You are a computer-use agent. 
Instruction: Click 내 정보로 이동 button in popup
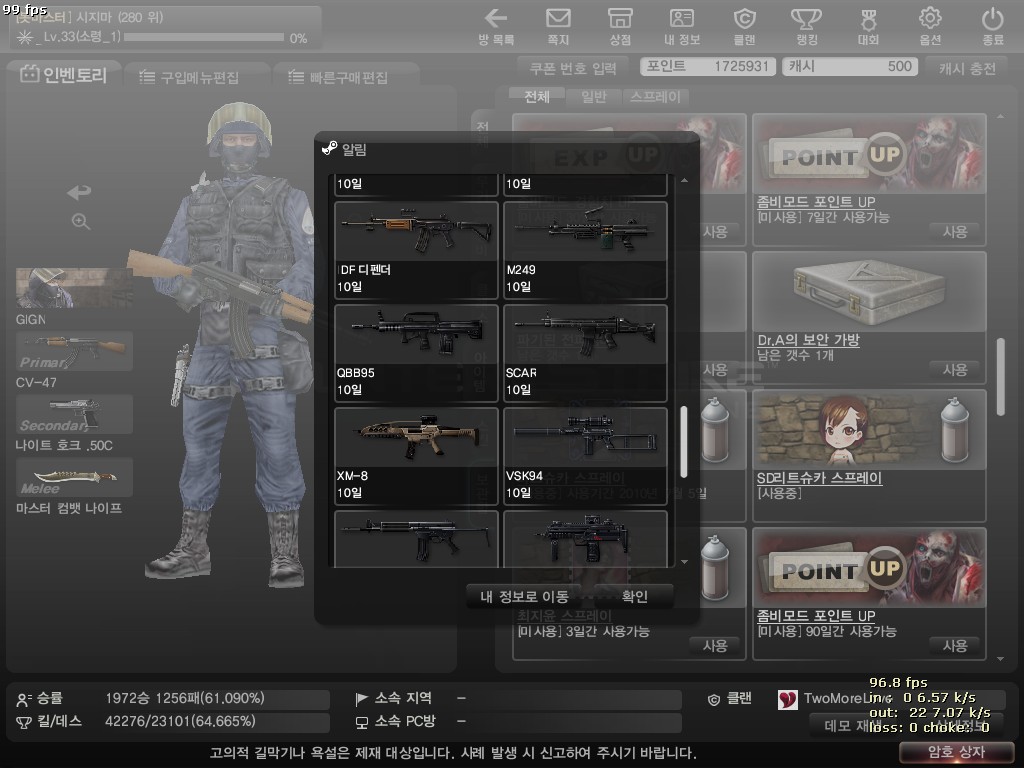pyautogui.click(x=524, y=597)
